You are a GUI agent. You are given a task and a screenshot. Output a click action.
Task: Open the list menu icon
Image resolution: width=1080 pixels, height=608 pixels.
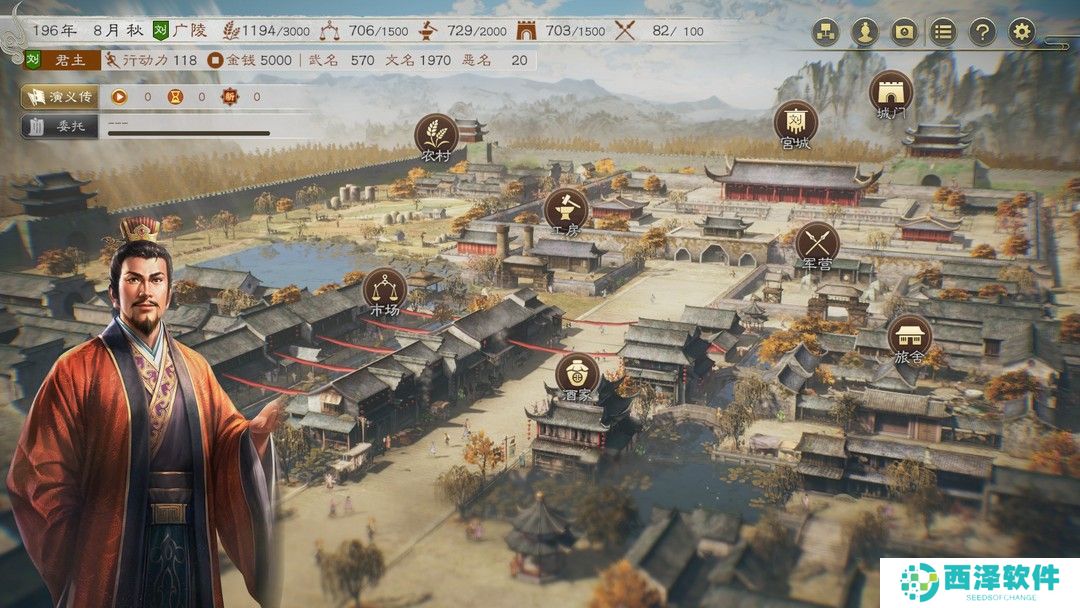click(x=943, y=32)
